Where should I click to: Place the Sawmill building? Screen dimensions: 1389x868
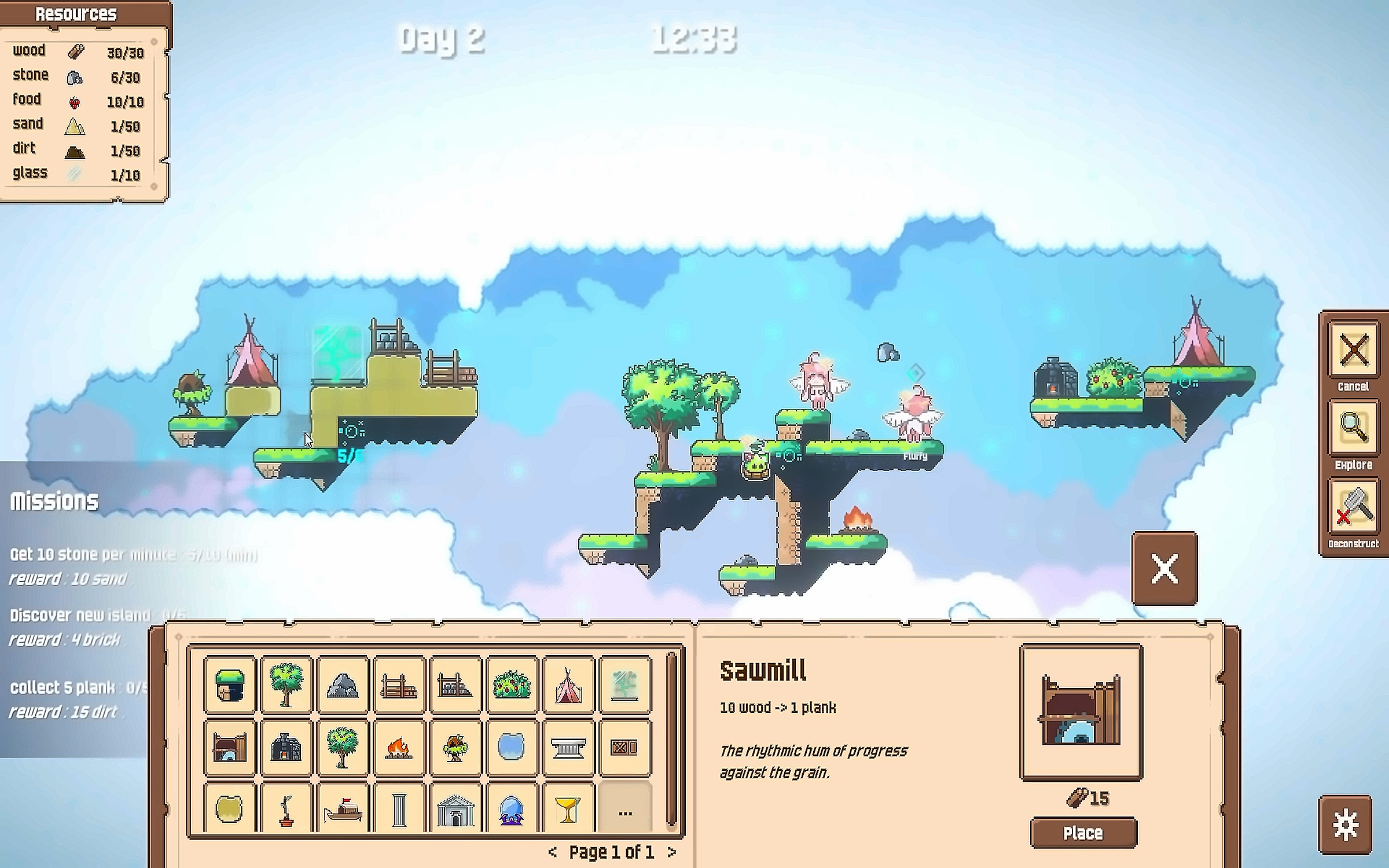[1083, 833]
